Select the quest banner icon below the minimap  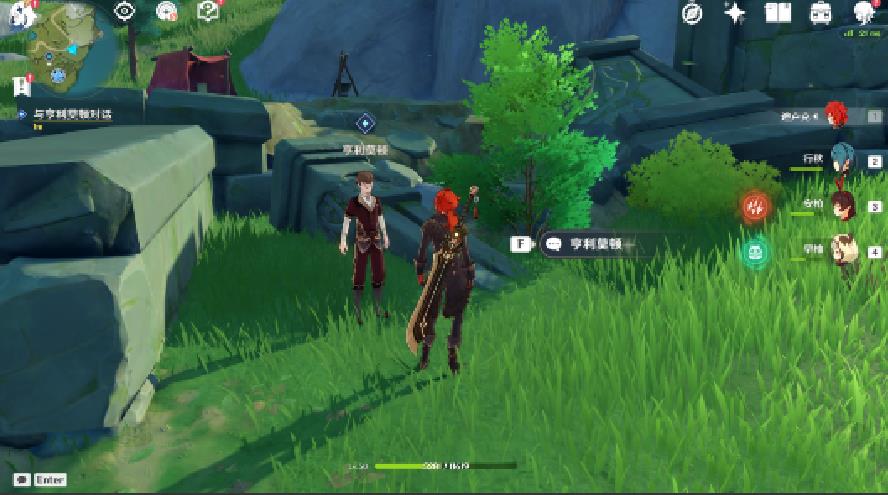point(22,86)
